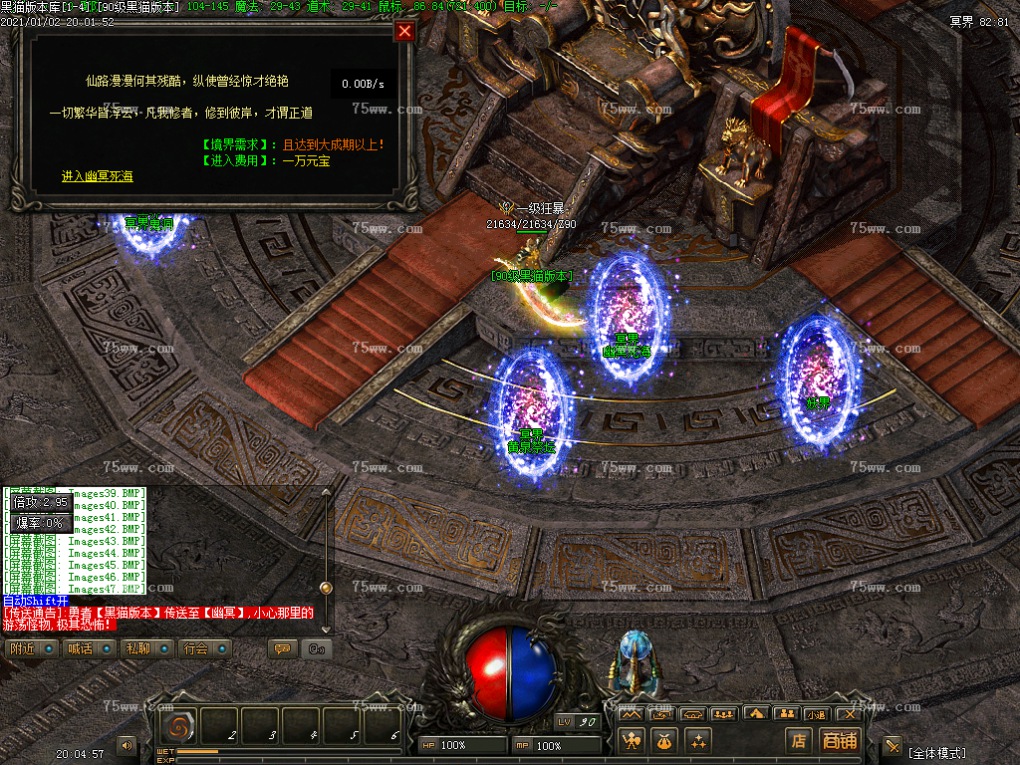Screen dimensions: 1020x765
Task: Click the chat log scrollbar down arrow
Action: click(325, 628)
